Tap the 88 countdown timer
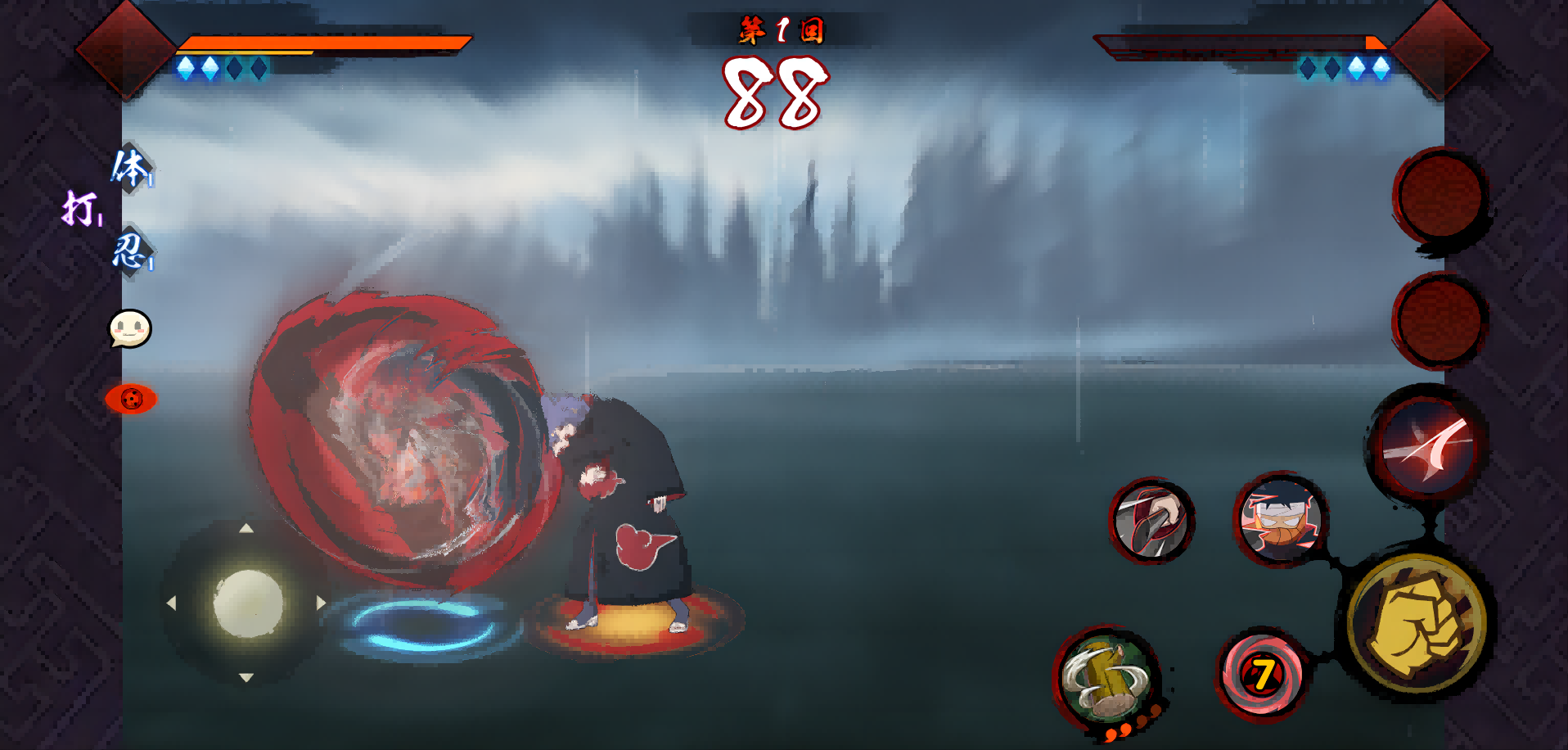The height and width of the screenshot is (750, 1568). [777, 90]
